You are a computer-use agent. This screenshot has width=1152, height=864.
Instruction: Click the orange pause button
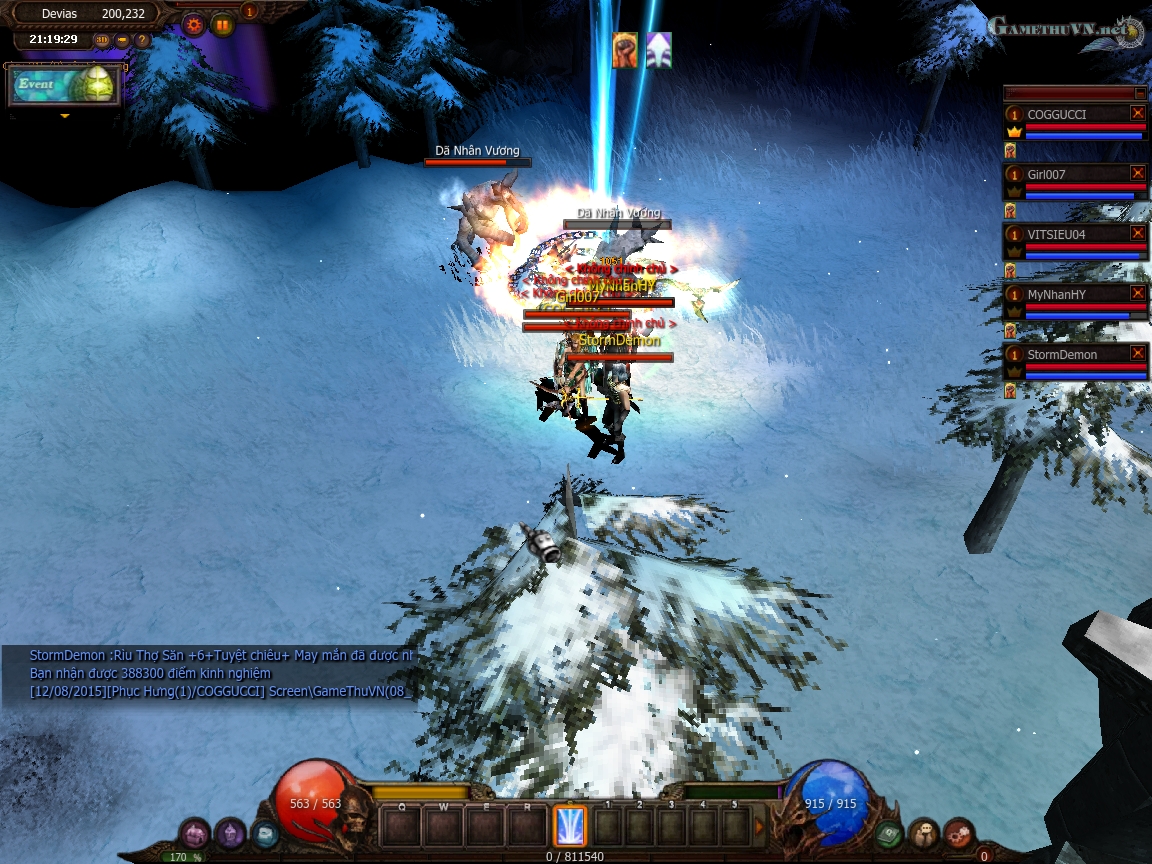coord(222,23)
